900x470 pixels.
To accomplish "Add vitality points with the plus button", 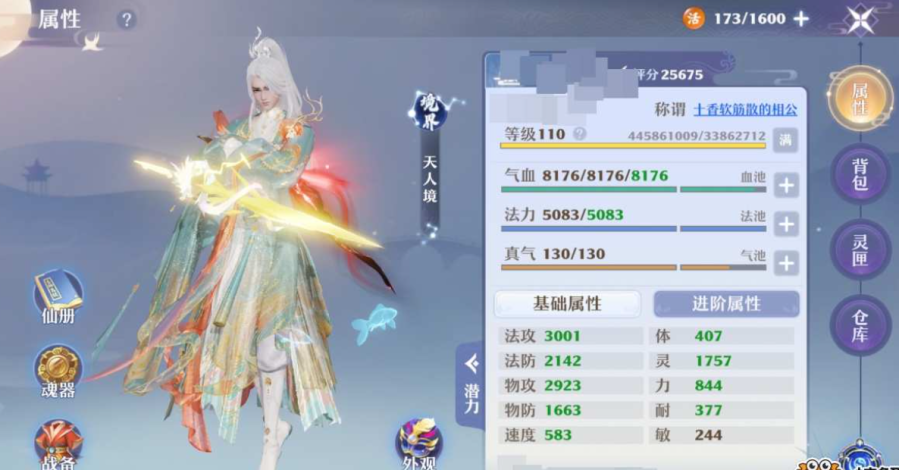I will pos(800,18).
